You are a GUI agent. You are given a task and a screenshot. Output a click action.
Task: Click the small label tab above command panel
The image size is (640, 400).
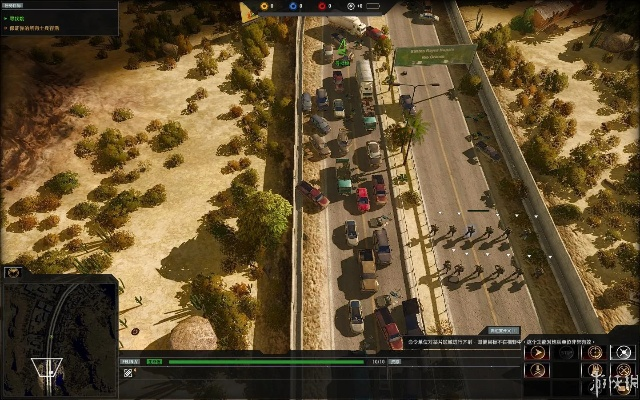[502, 330]
